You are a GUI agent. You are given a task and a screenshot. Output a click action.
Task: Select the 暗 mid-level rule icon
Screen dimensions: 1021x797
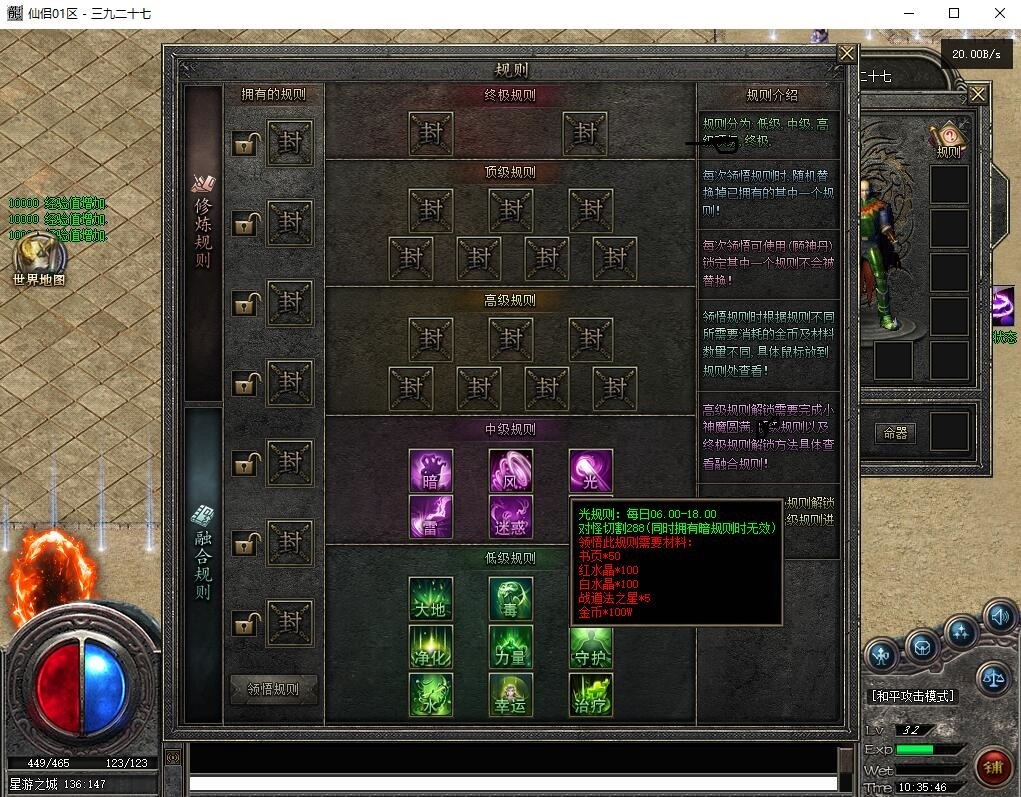[431, 470]
